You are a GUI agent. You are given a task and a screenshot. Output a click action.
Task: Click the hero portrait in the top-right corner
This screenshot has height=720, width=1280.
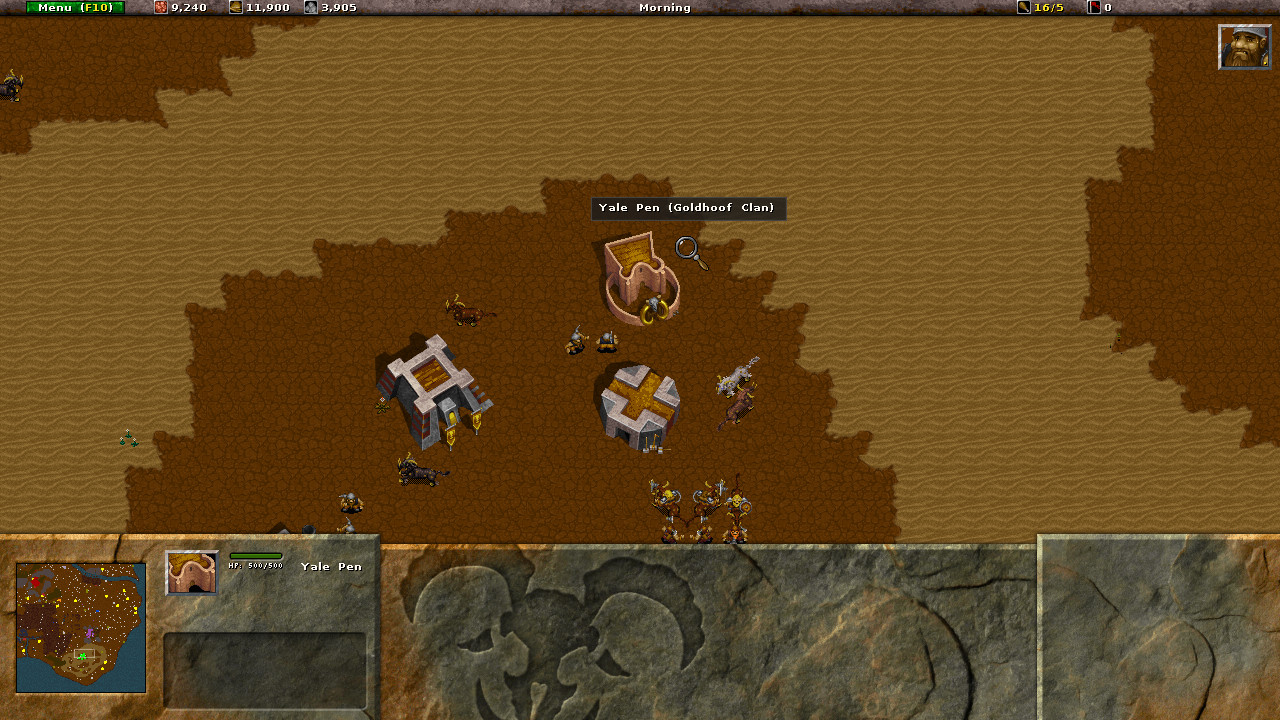tap(1243, 46)
